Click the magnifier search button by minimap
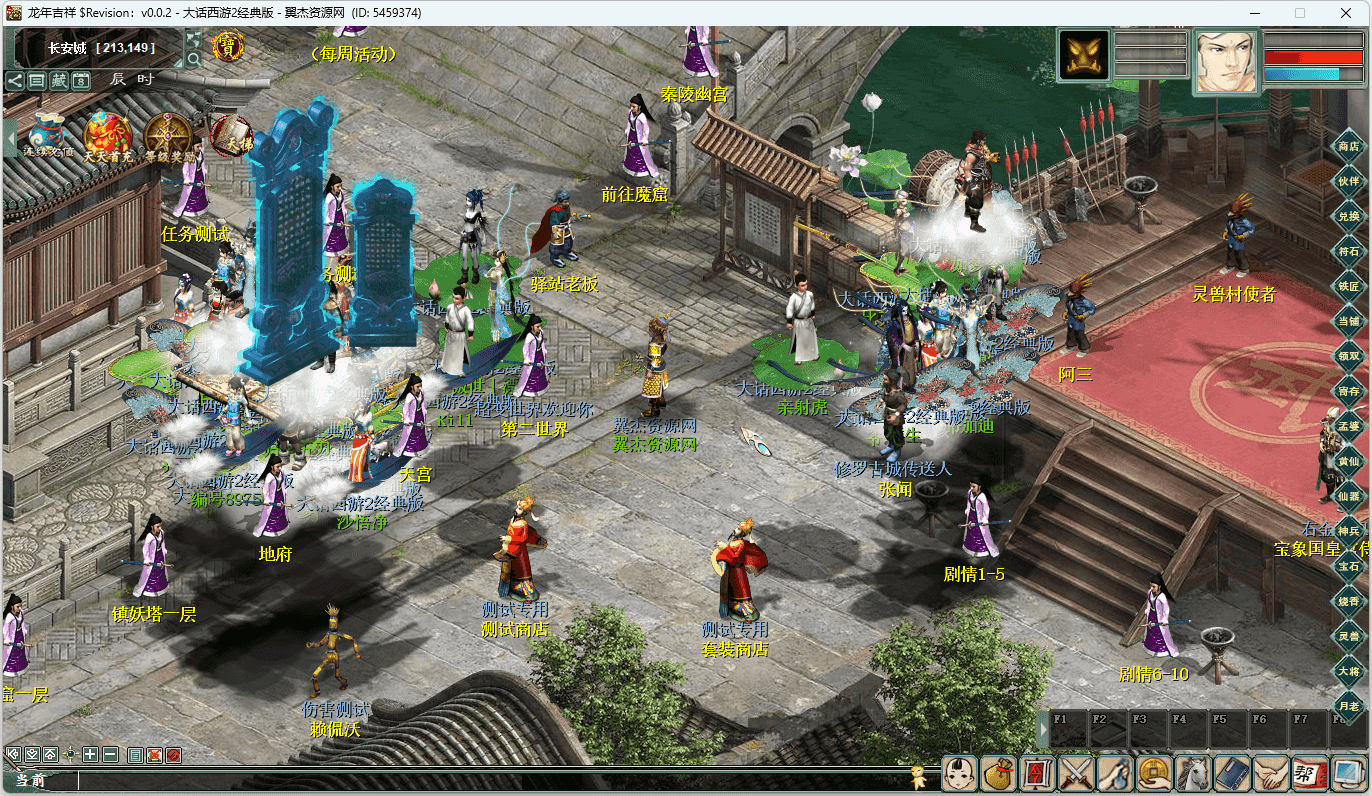This screenshot has width=1372, height=796. (x=194, y=60)
